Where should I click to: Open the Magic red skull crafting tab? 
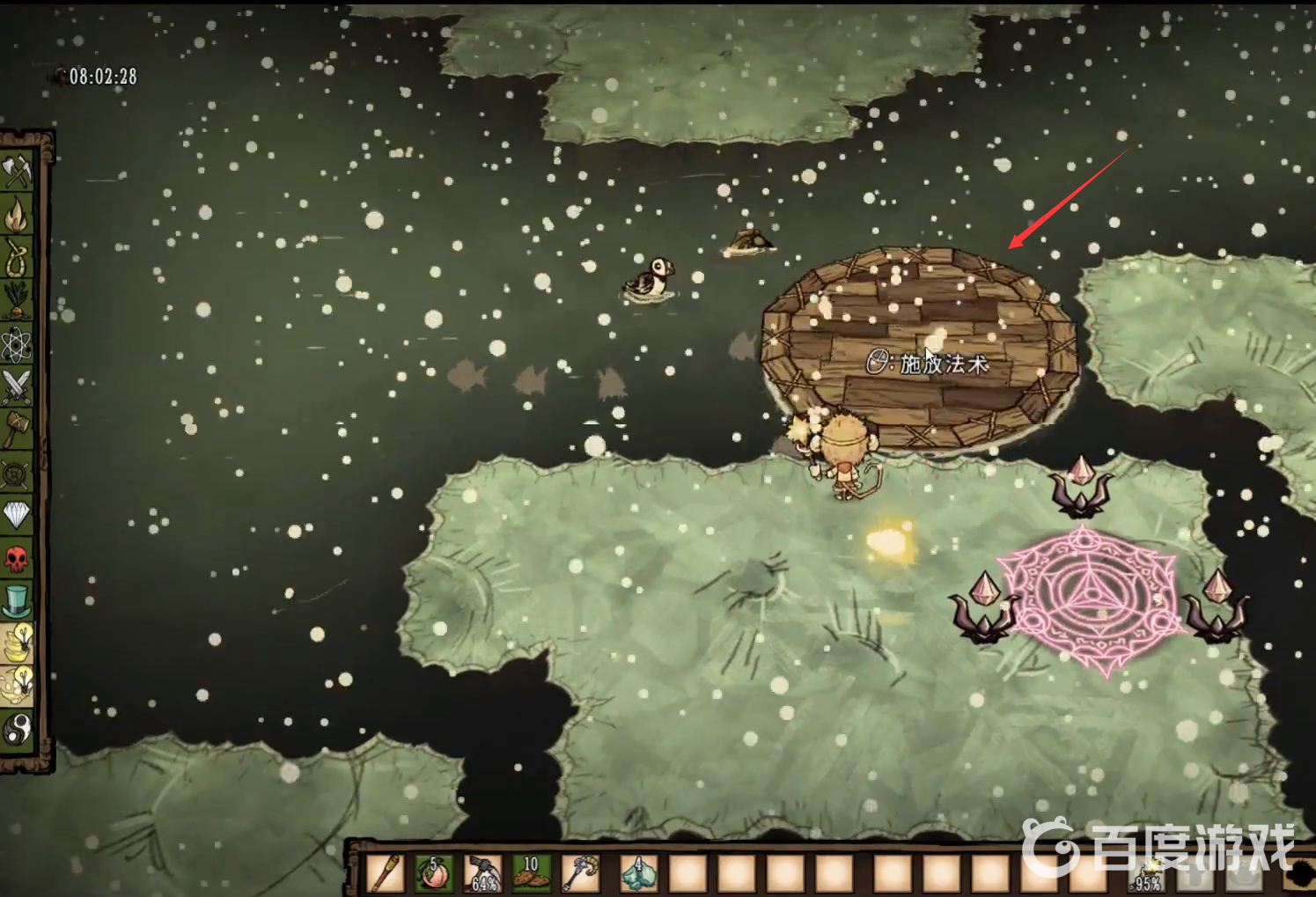click(x=17, y=558)
